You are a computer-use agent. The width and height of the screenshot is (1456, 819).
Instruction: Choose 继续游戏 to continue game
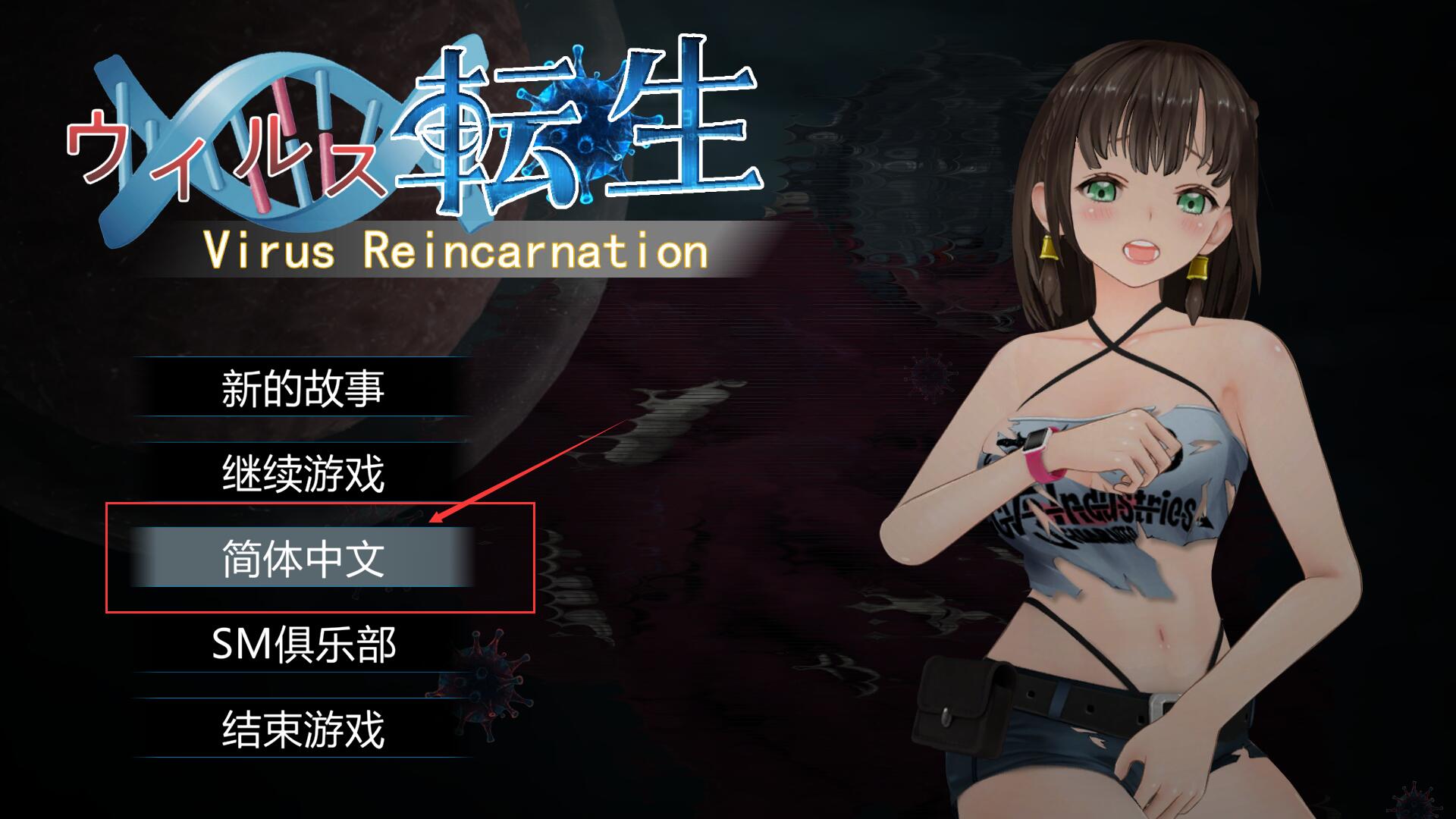[x=303, y=473]
